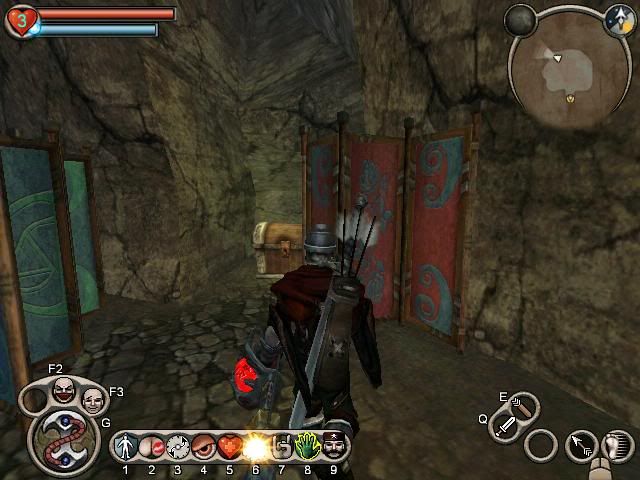Activate the glowing burst icon in slot 6
This screenshot has height=480, width=640.
pos(255,446)
